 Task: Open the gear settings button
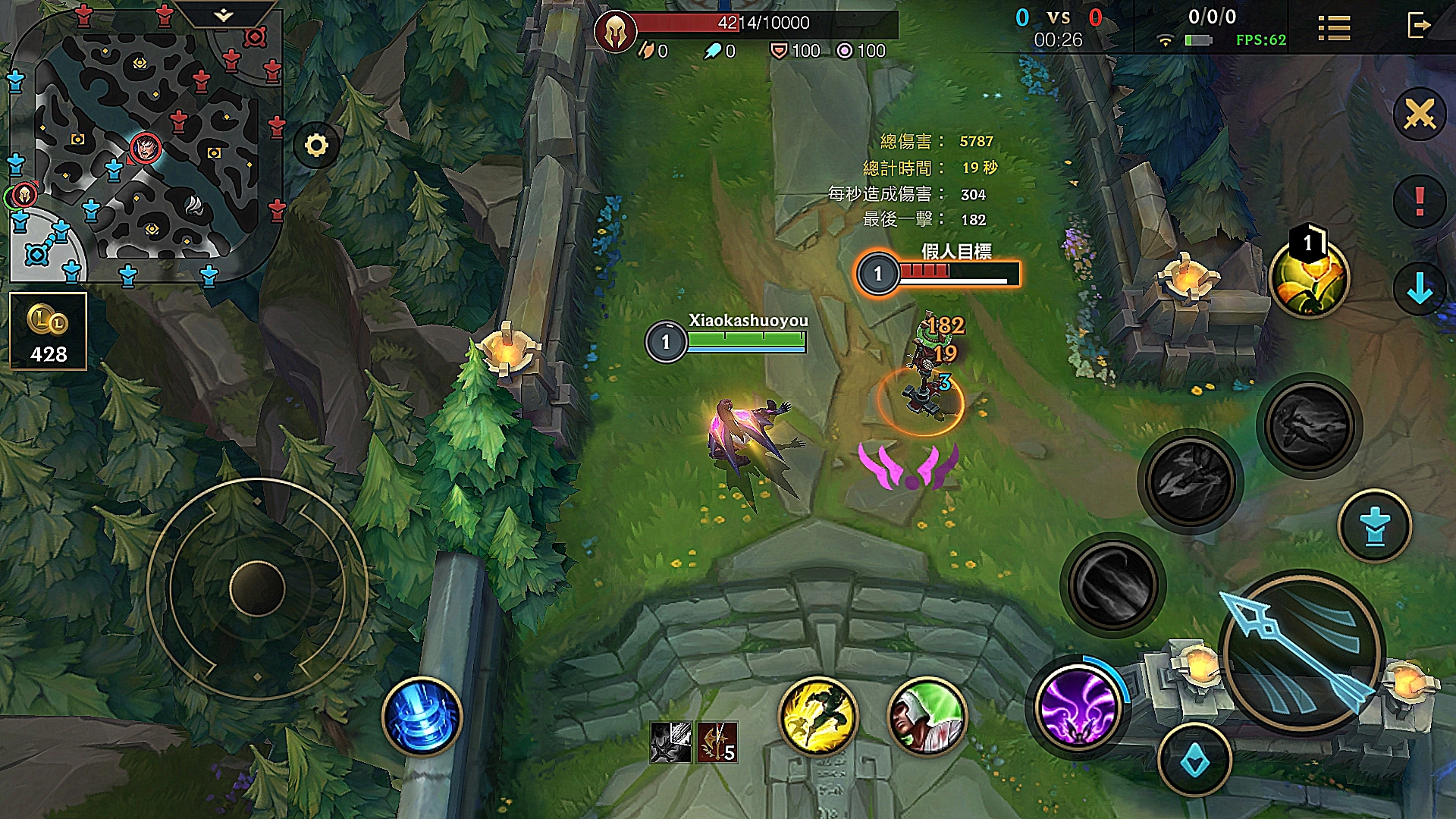(316, 145)
